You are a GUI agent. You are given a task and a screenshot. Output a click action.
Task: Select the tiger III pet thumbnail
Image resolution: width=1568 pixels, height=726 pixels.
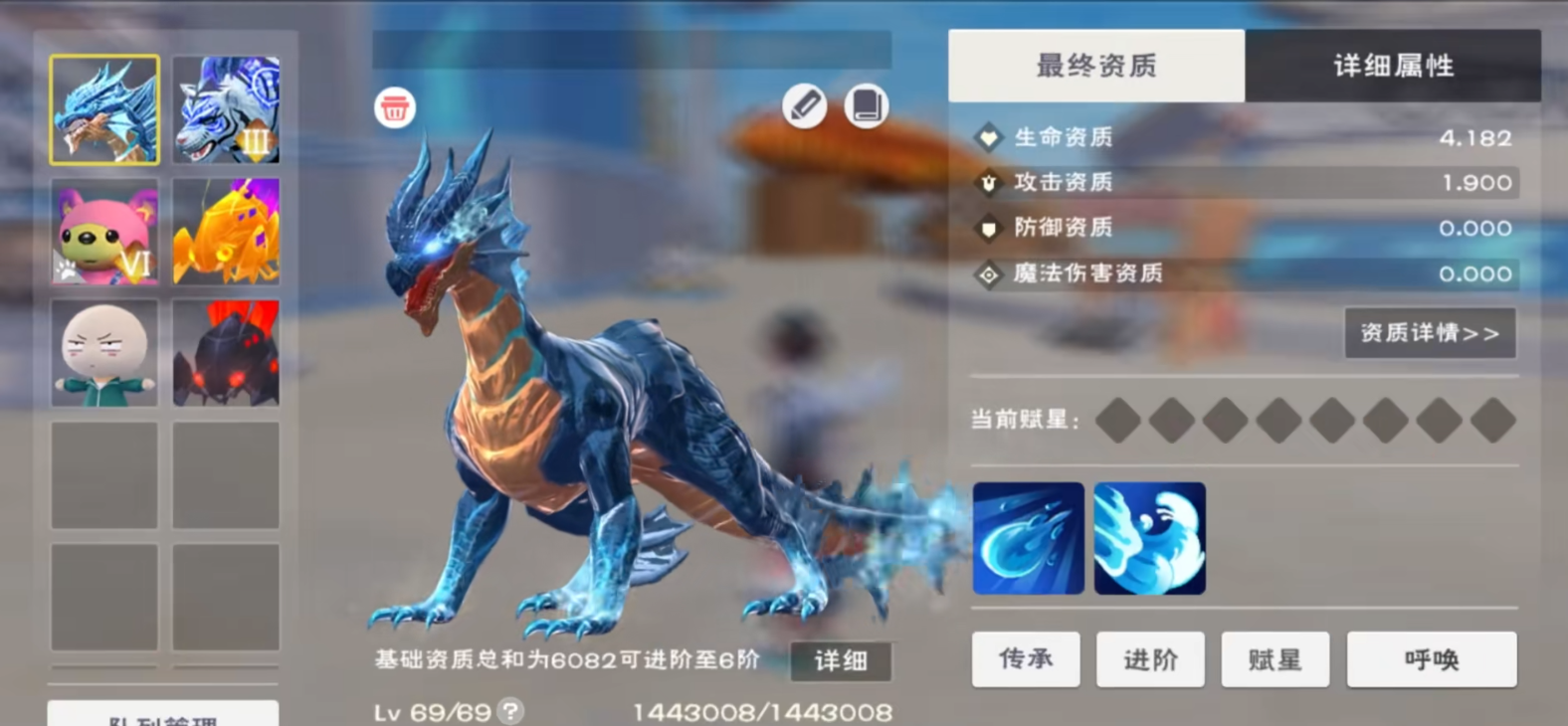click(226, 109)
